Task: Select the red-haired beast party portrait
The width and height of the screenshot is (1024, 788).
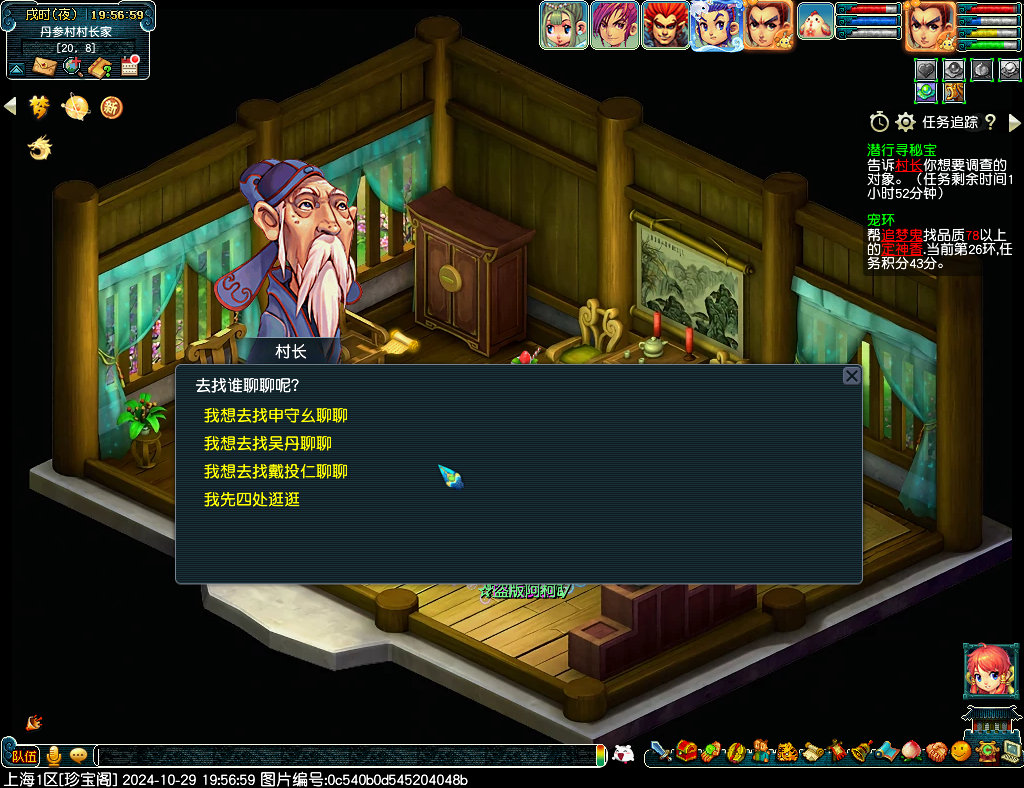Action: click(665, 26)
